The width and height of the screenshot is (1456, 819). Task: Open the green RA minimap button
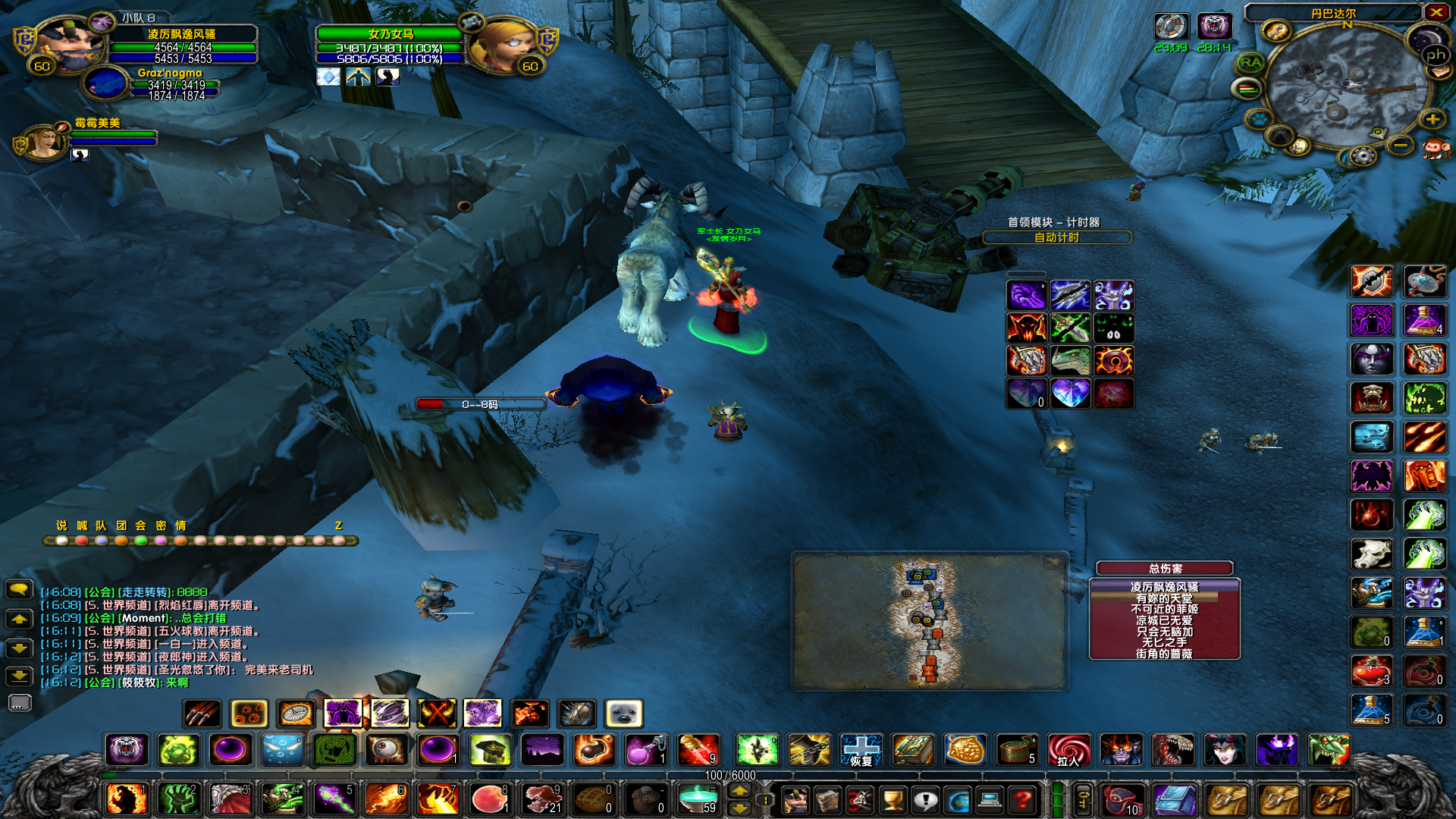(1250, 64)
